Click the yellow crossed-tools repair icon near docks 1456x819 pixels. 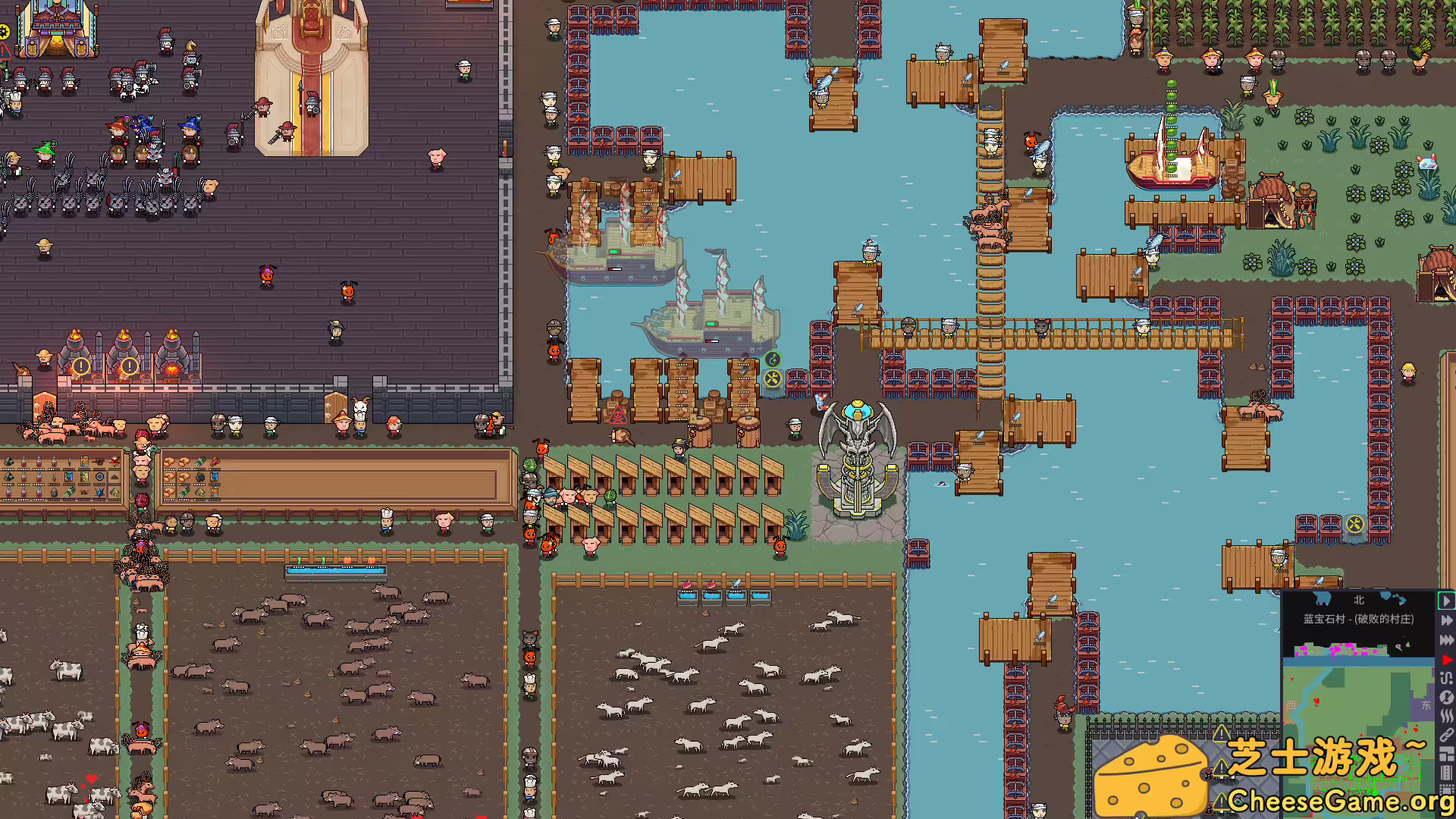tap(773, 379)
